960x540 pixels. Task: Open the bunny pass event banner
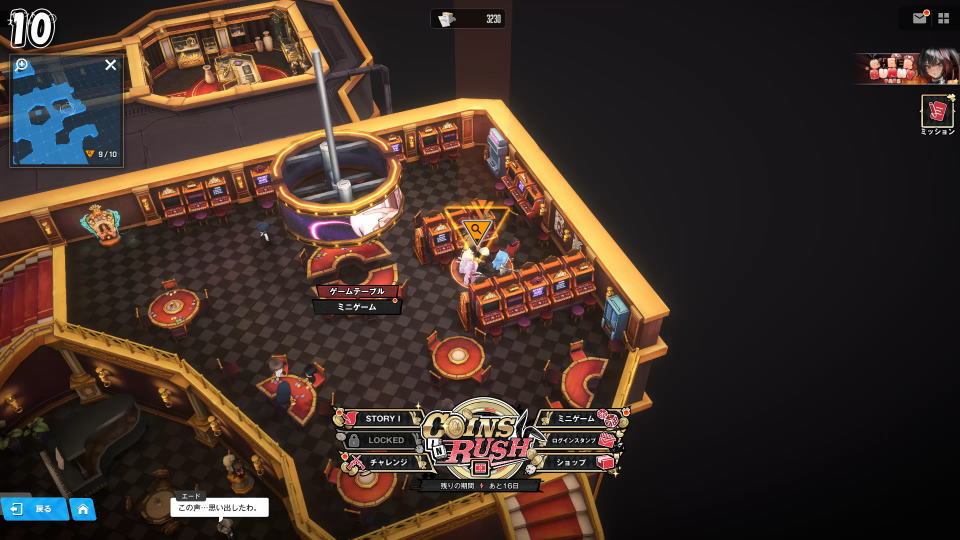[905, 68]
